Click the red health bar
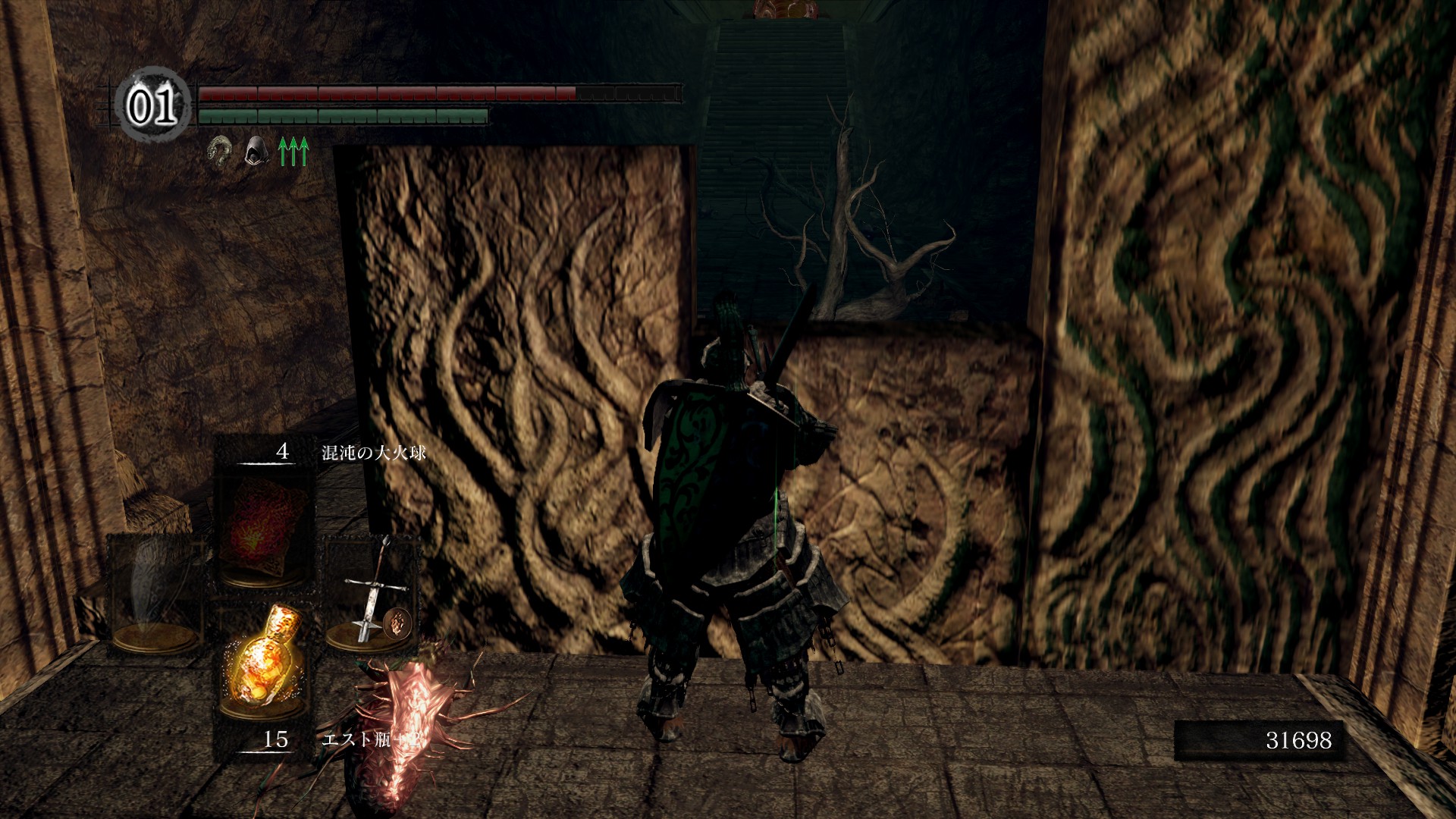This screenshot has width=1456, height=819. pyautogui.click(x=379, y=94)
